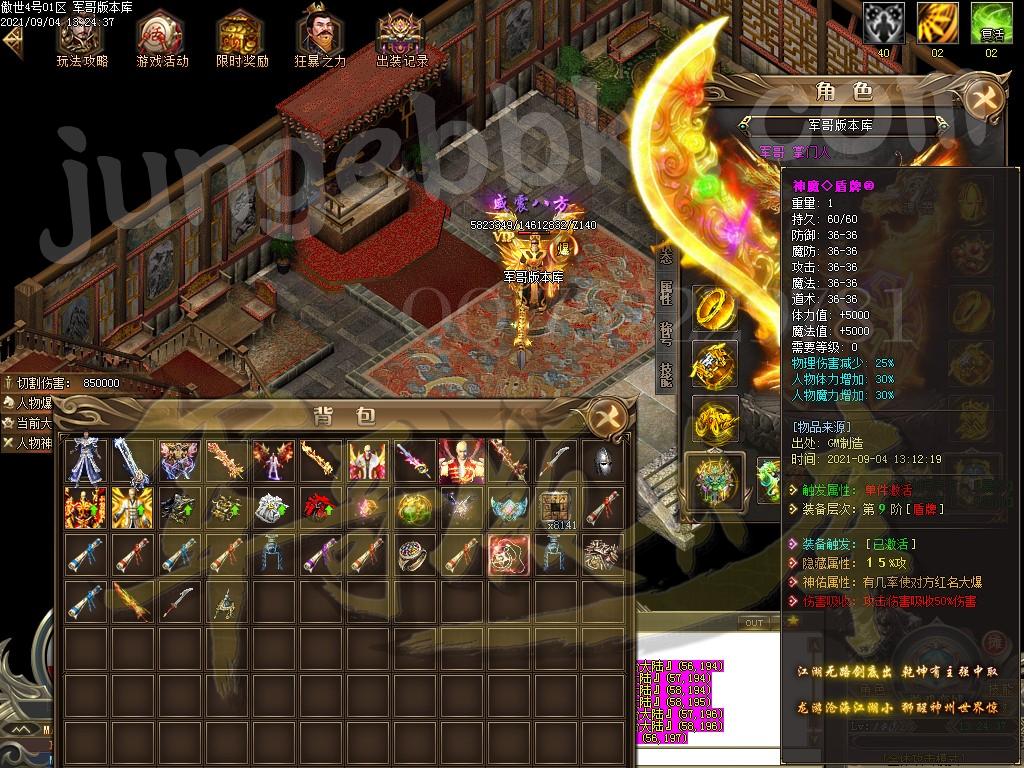Close the 背包 inventory window
Viewport: 1024px width, 768px height.
coord(607,416)
